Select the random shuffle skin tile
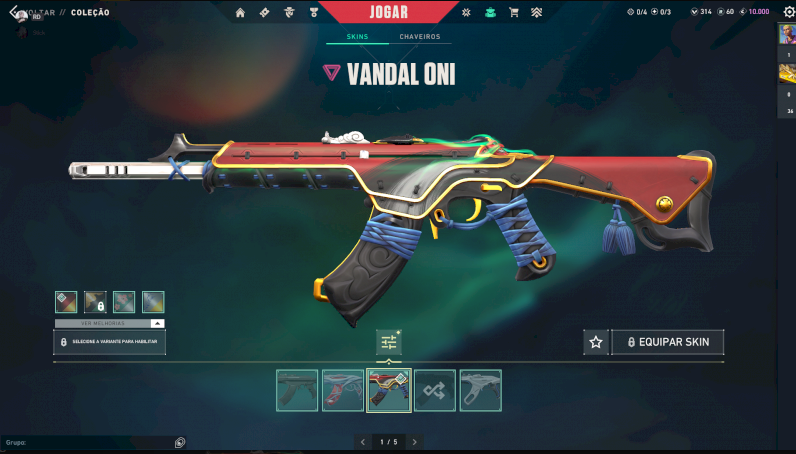 435,390
